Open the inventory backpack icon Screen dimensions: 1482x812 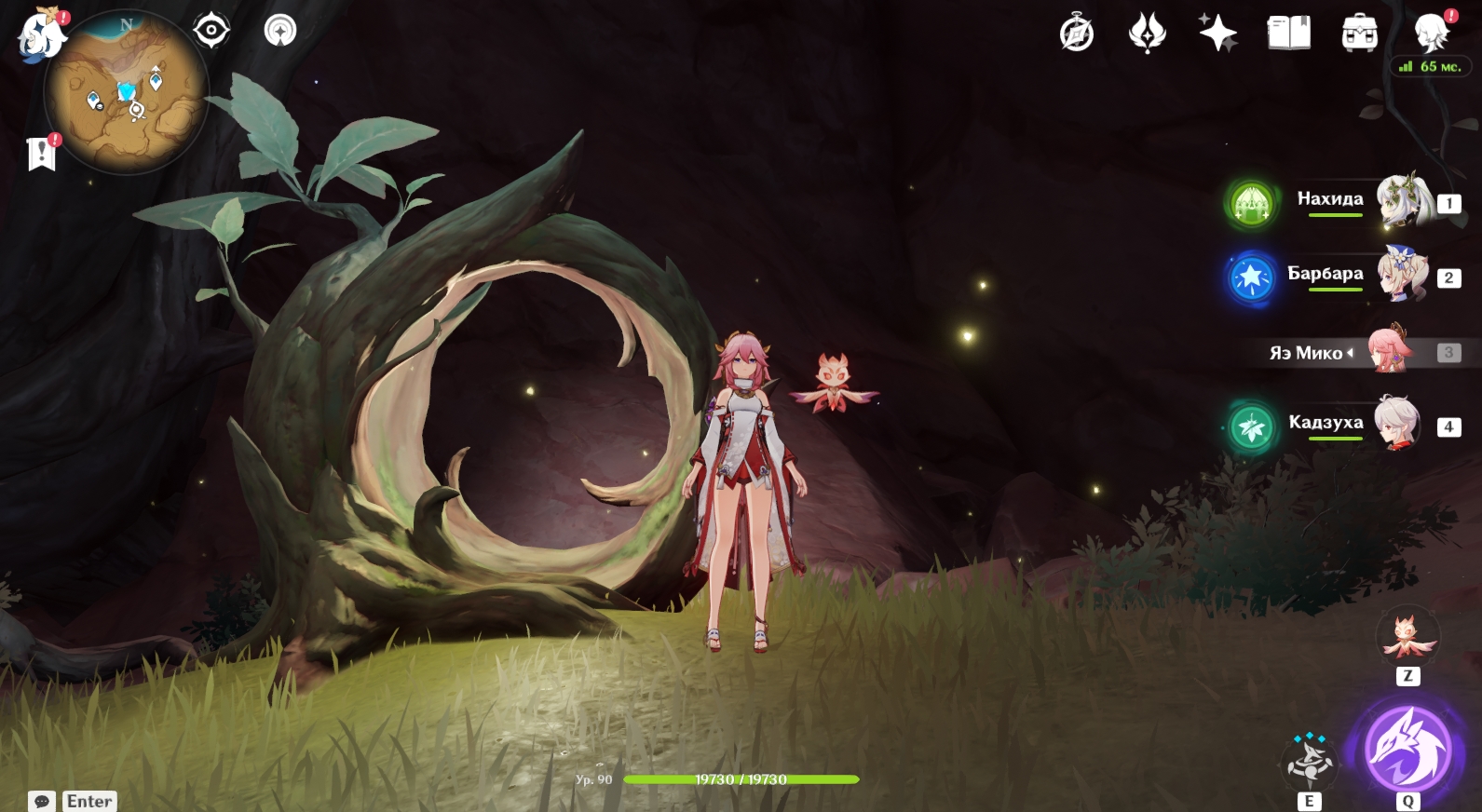(x=1359, y=34)
